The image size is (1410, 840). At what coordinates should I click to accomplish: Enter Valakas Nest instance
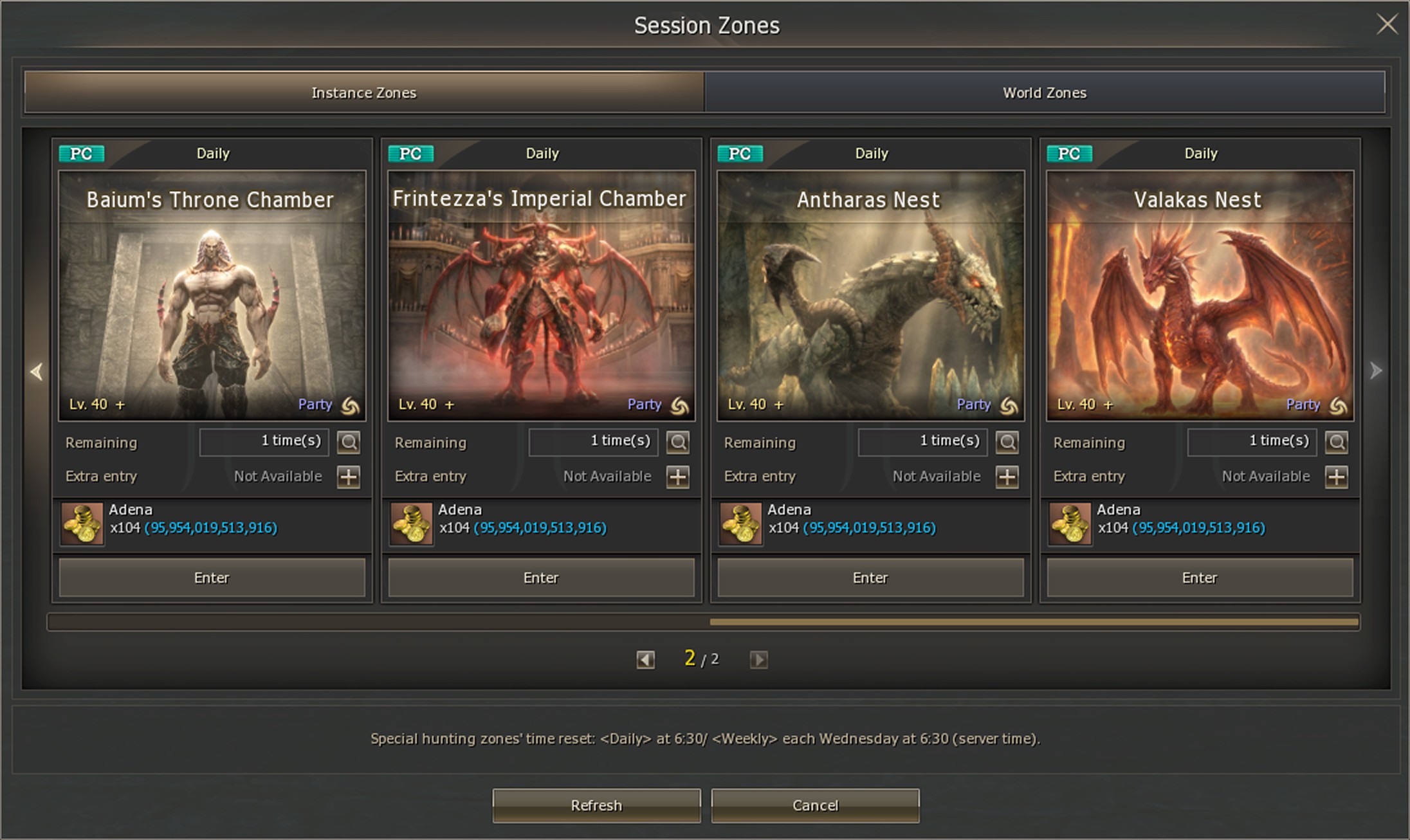click(1200, 578)
